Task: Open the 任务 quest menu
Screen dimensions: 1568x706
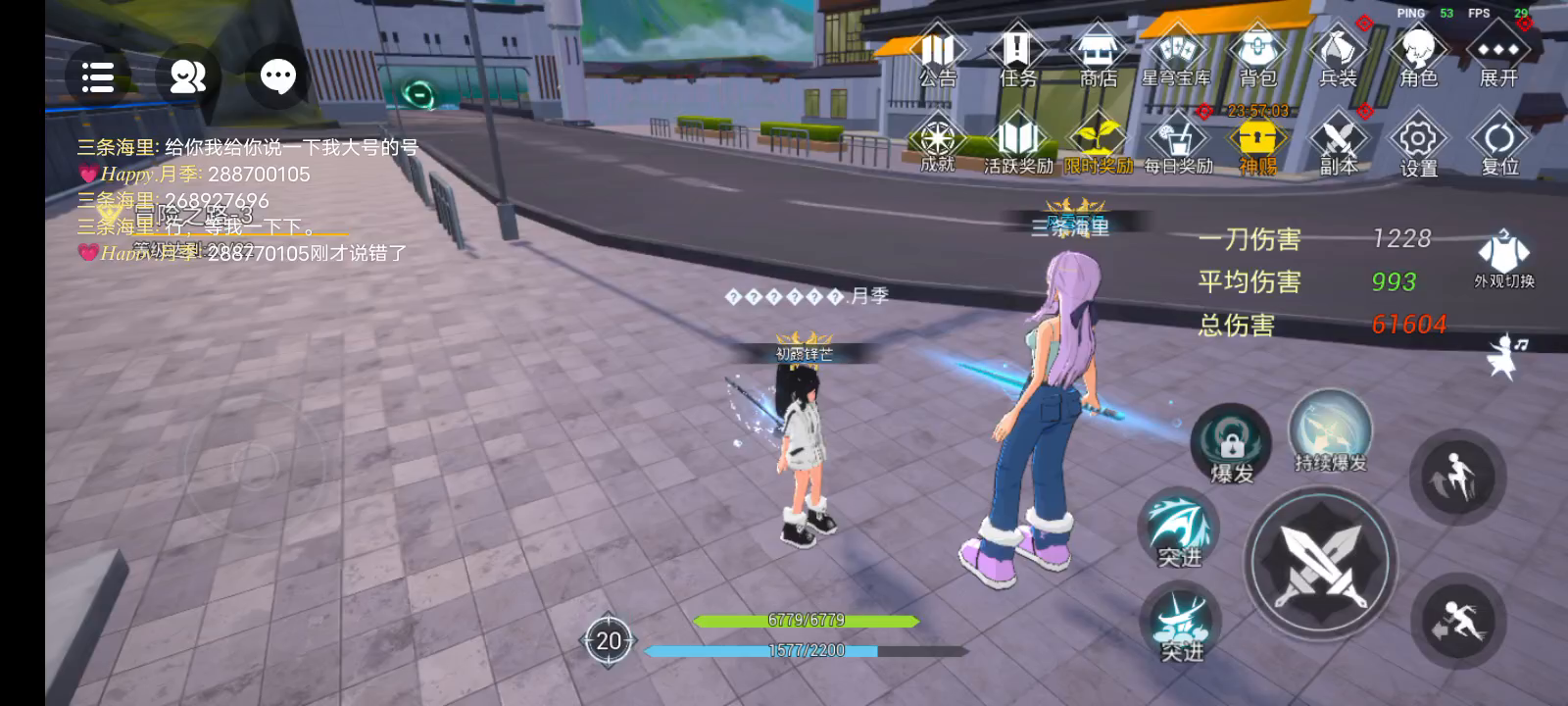Action: 1017,56
